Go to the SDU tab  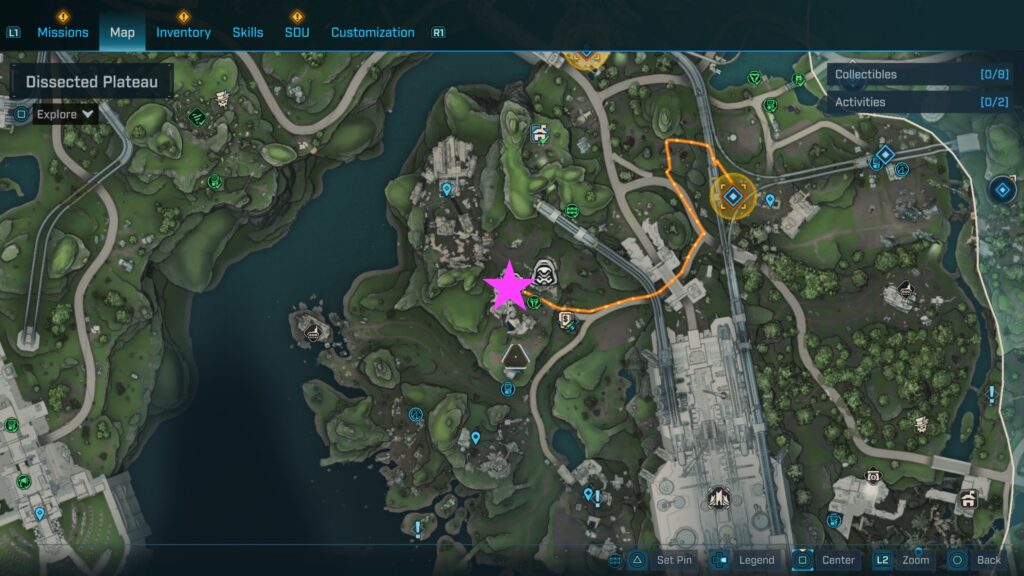pos(297,32)
